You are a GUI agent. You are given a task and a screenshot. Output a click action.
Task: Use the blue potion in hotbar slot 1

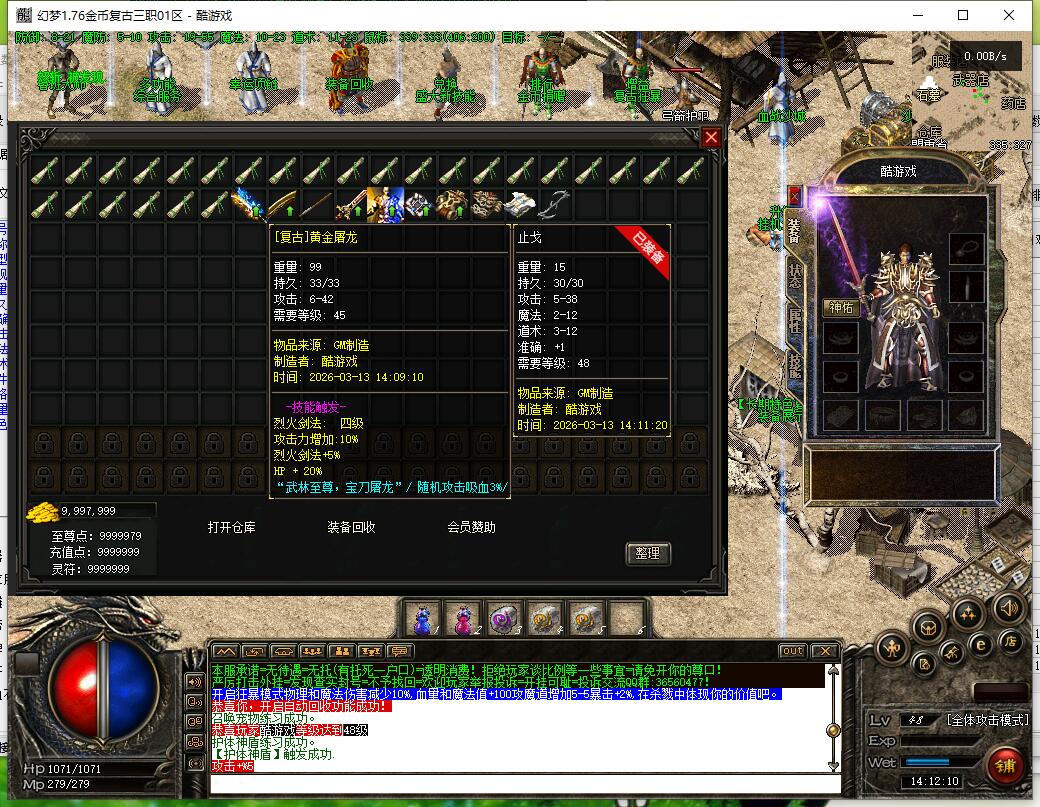(421, 620)
